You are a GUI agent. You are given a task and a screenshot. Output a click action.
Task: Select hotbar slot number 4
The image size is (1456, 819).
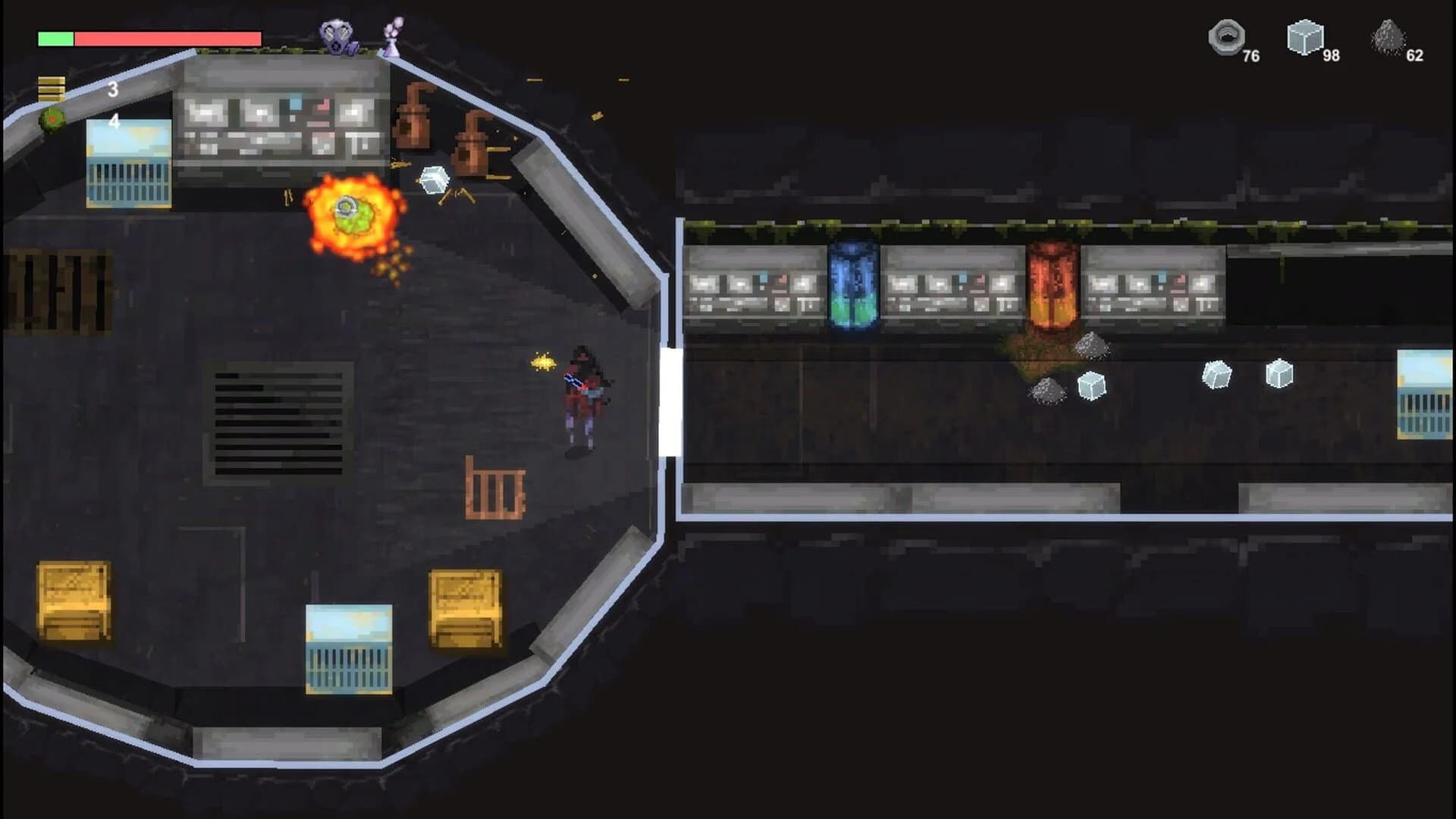(114, 119)
